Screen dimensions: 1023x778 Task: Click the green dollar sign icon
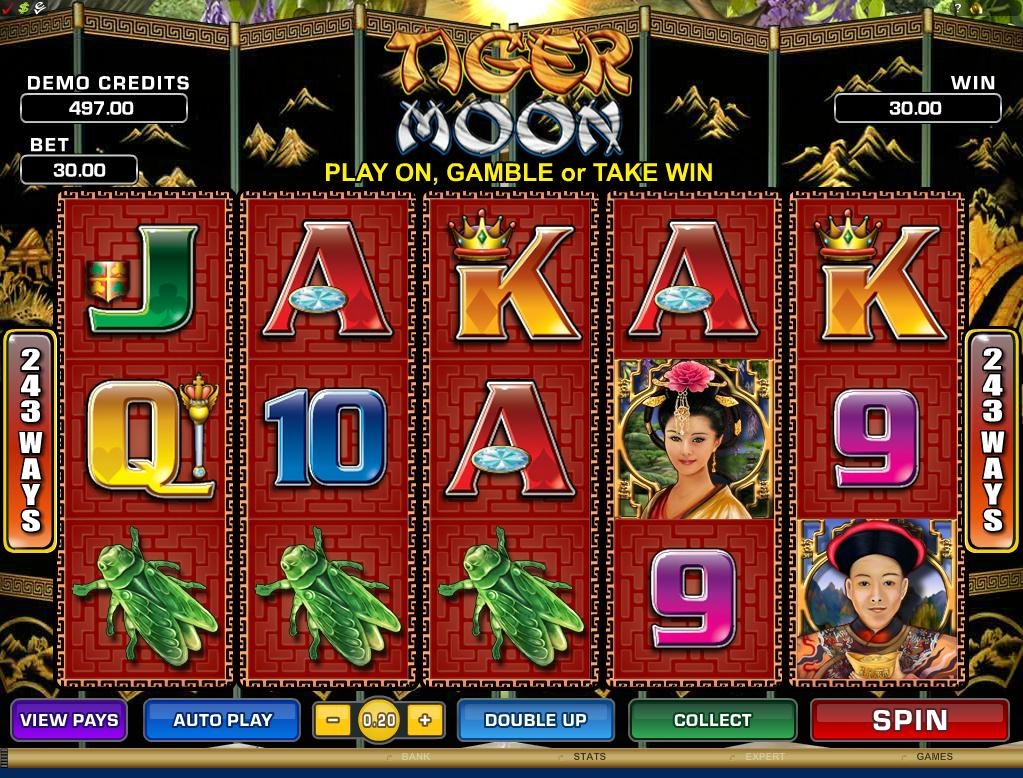click(x=24, y=8)
